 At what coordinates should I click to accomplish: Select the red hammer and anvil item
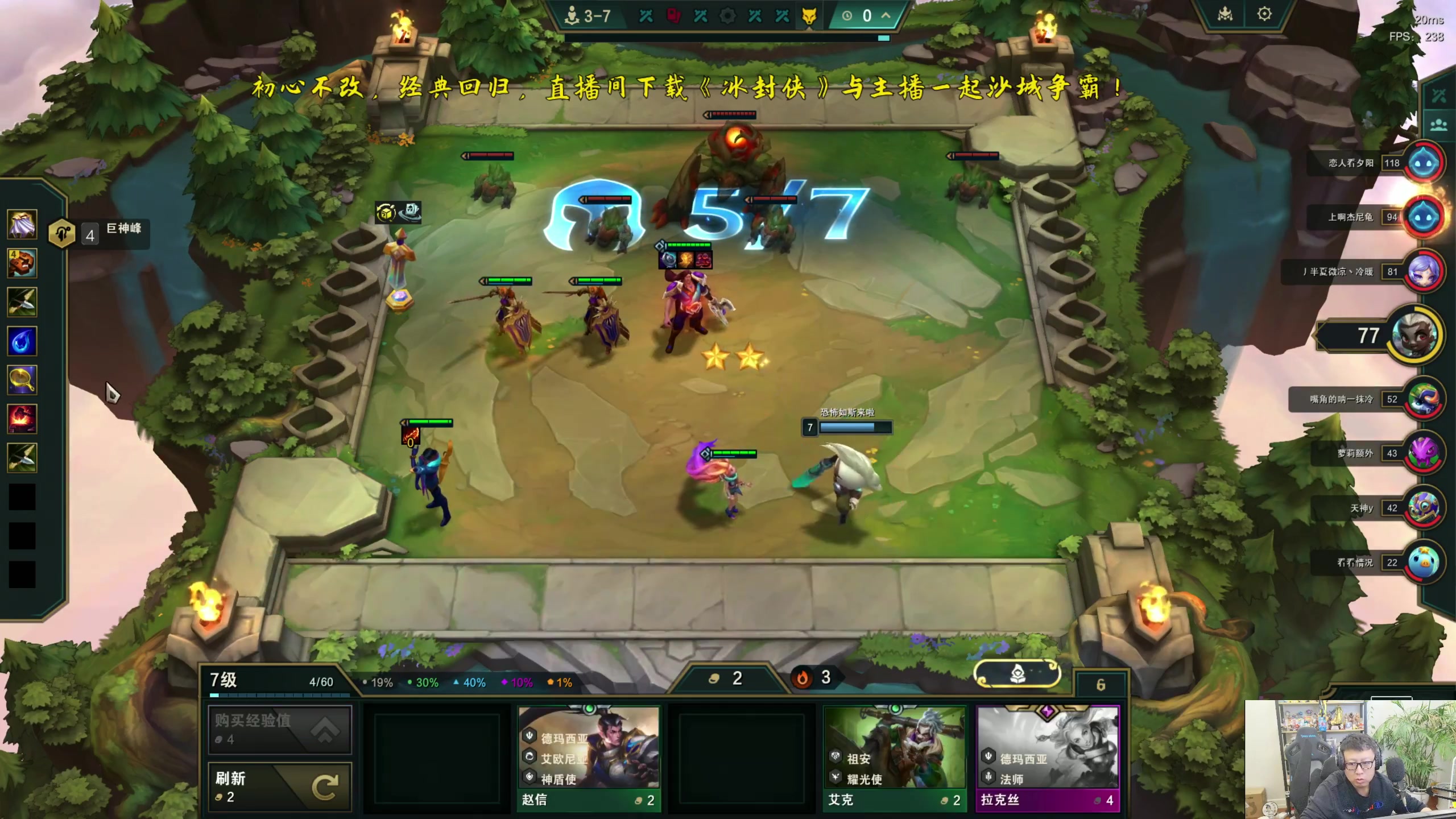click(22, 418)
